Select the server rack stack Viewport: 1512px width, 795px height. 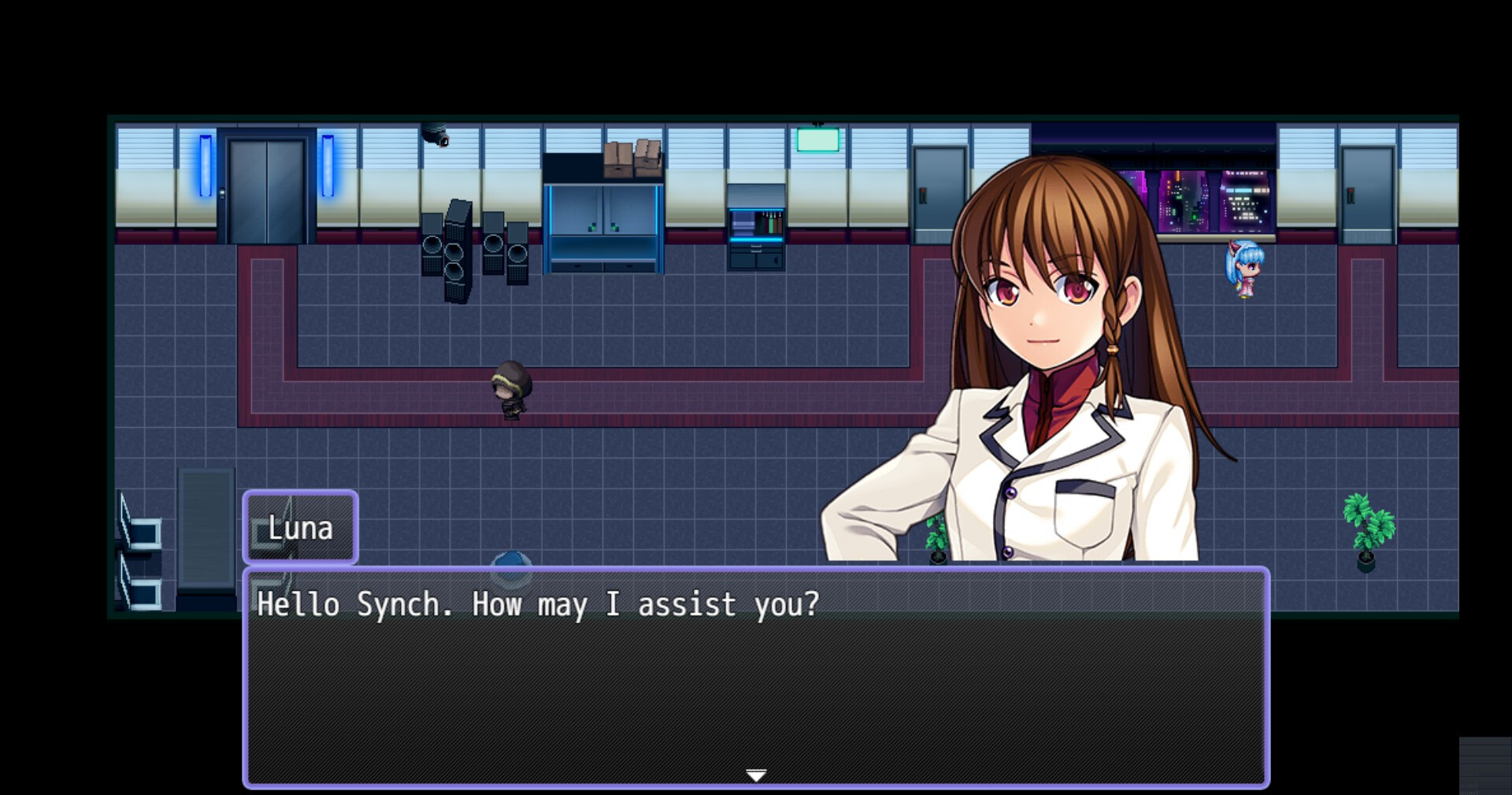pyautogui.click(x=465, y=252)
